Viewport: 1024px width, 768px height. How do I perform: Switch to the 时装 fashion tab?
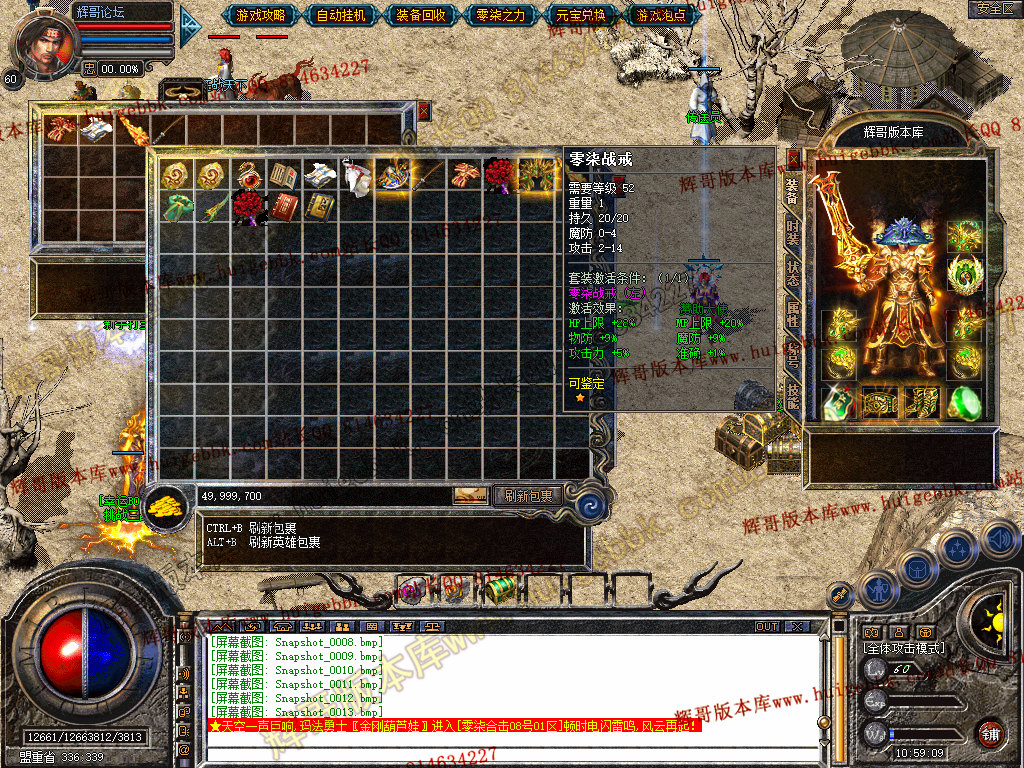(792, 232)
